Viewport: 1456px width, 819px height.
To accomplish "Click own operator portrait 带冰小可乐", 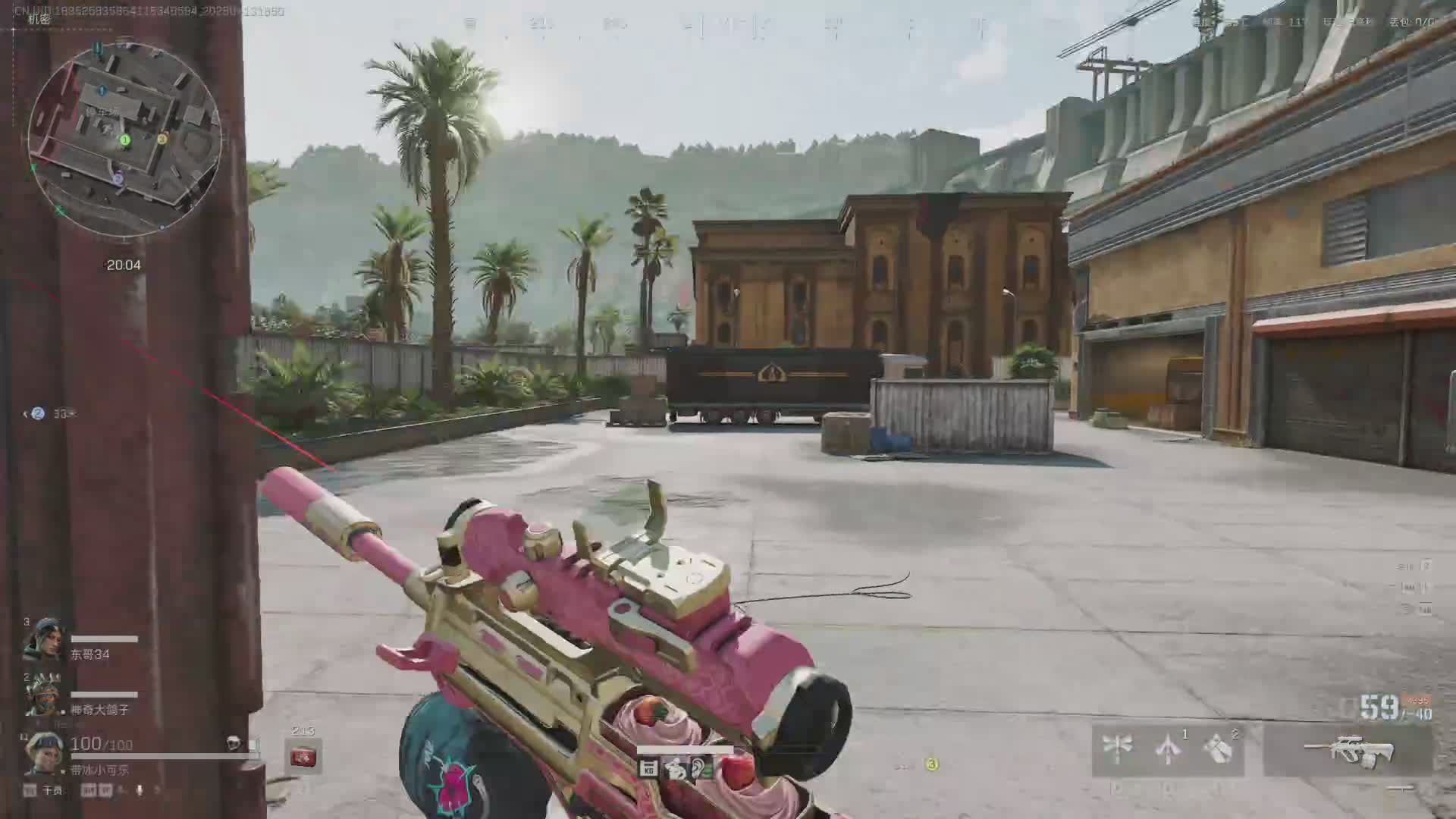I will pos(42,752).
